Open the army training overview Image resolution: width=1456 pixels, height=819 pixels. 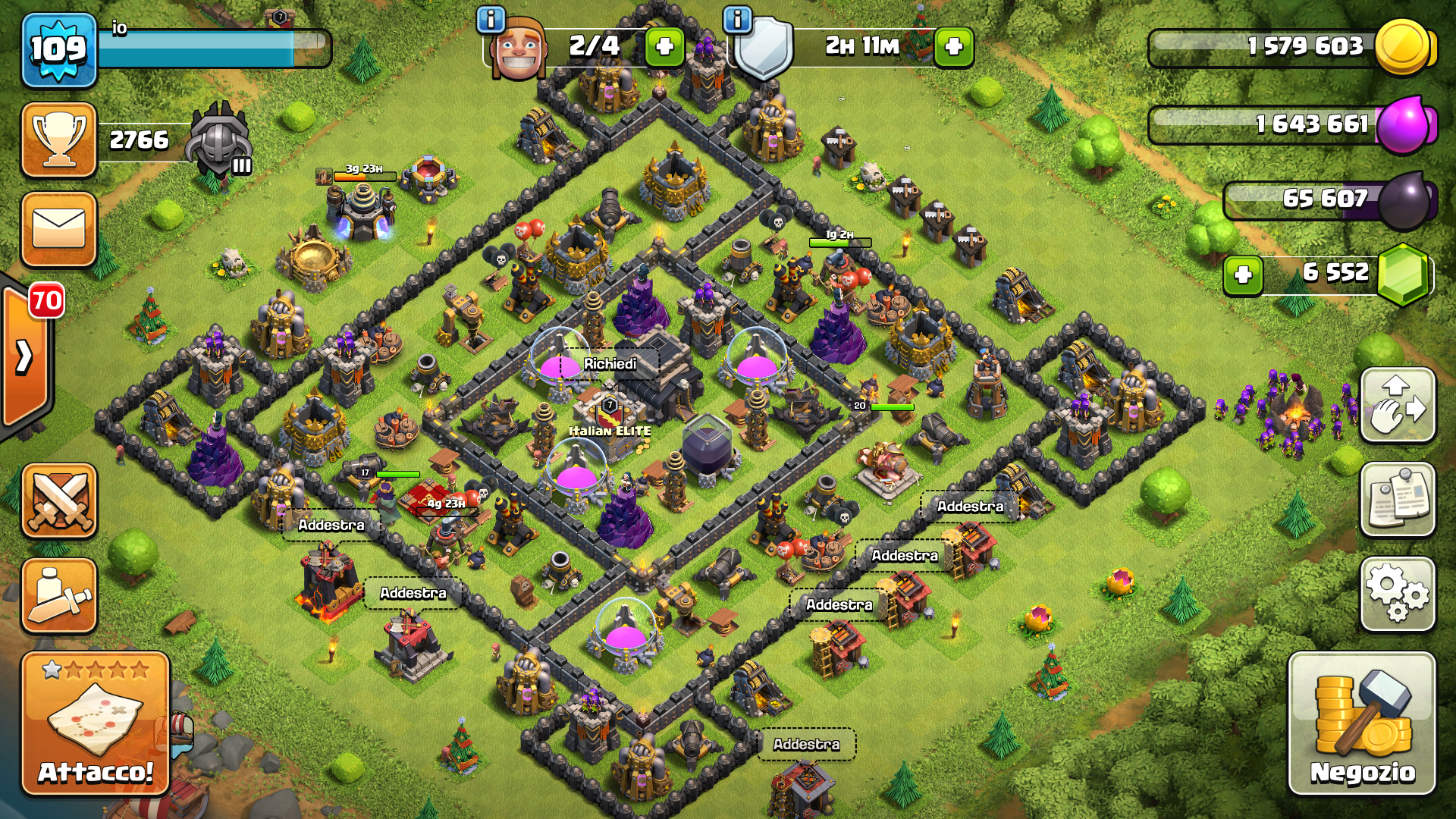(59, 596)
